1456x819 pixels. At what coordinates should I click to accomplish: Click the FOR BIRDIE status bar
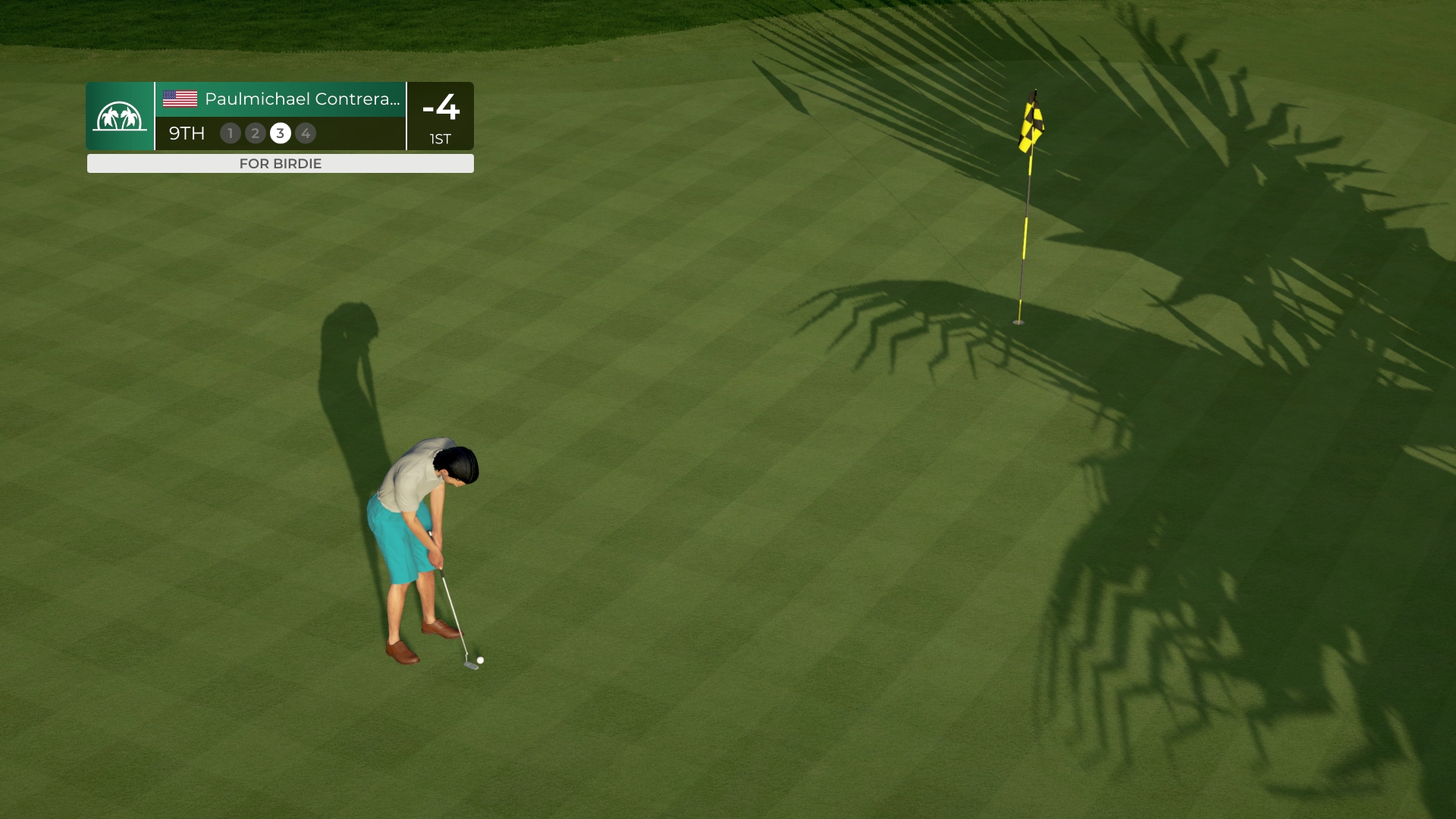click(x=281, y=163)
